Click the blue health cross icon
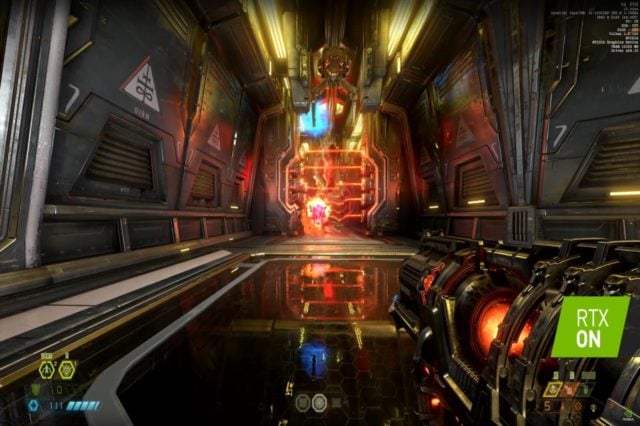 (x=33, y=405)
